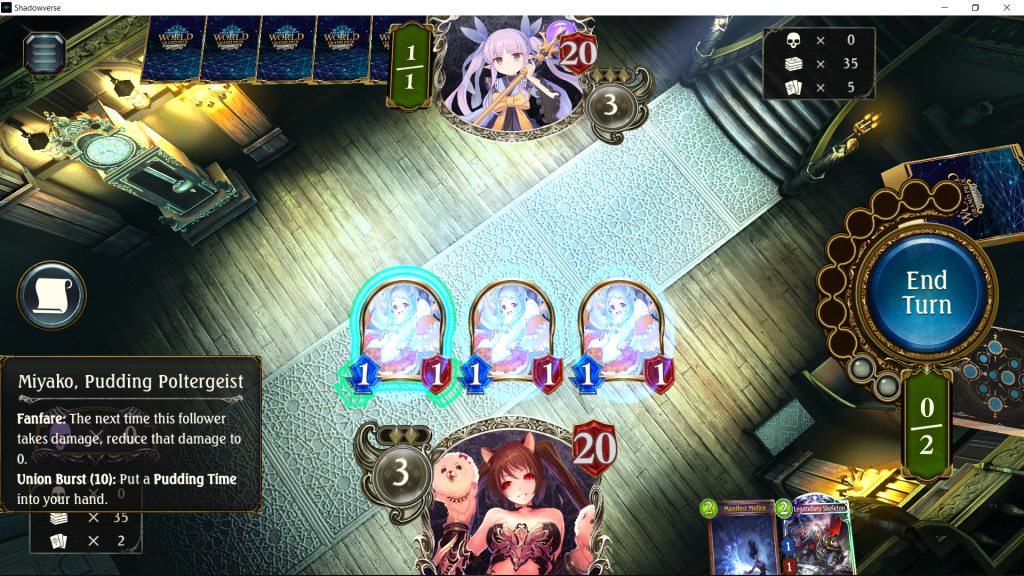The image size is (1024, 576).
Task: Select the Manifest Malice card in hand
Action: 743,540
